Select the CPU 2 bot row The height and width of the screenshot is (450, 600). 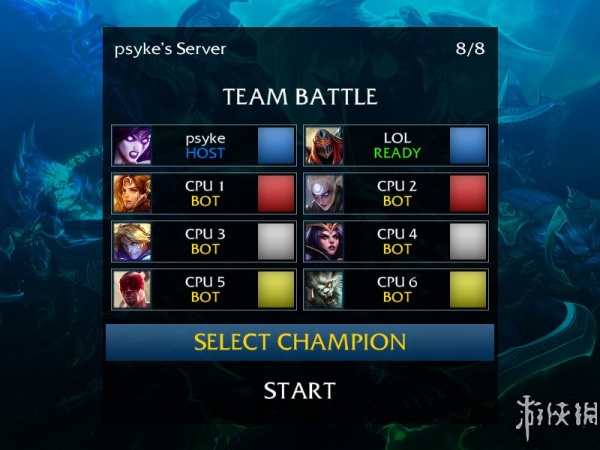pyautogui.click(x=397, y=193)
